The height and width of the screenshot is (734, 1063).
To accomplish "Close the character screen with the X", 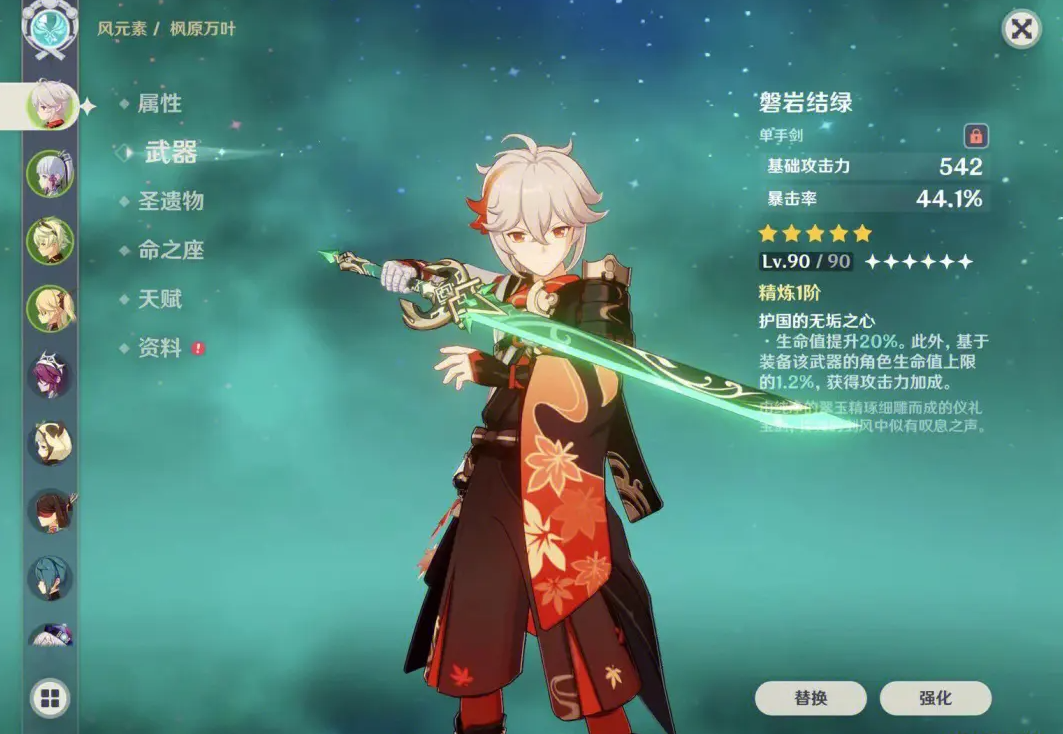I will point(1021,30).
